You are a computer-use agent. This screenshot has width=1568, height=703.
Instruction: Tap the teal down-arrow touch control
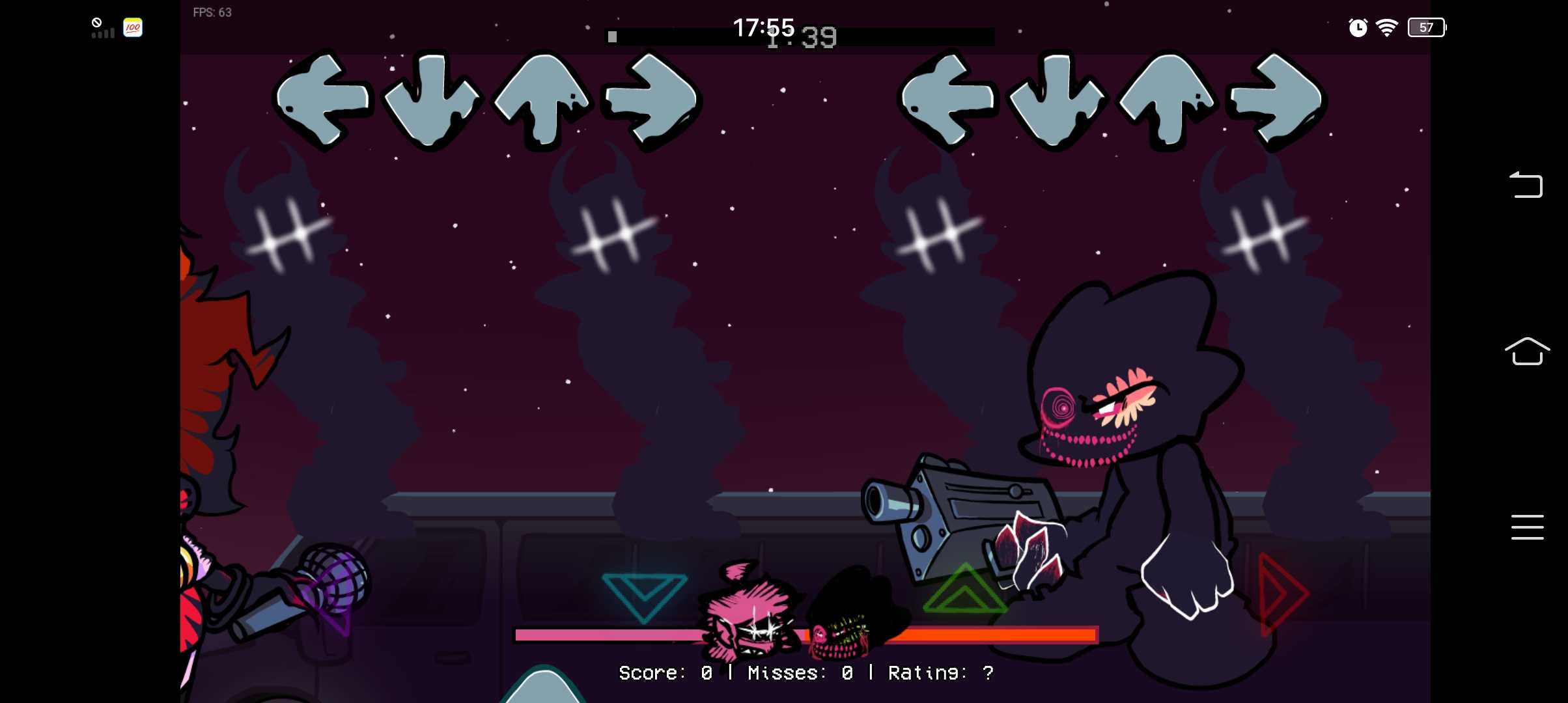click(x=643, y=595)
